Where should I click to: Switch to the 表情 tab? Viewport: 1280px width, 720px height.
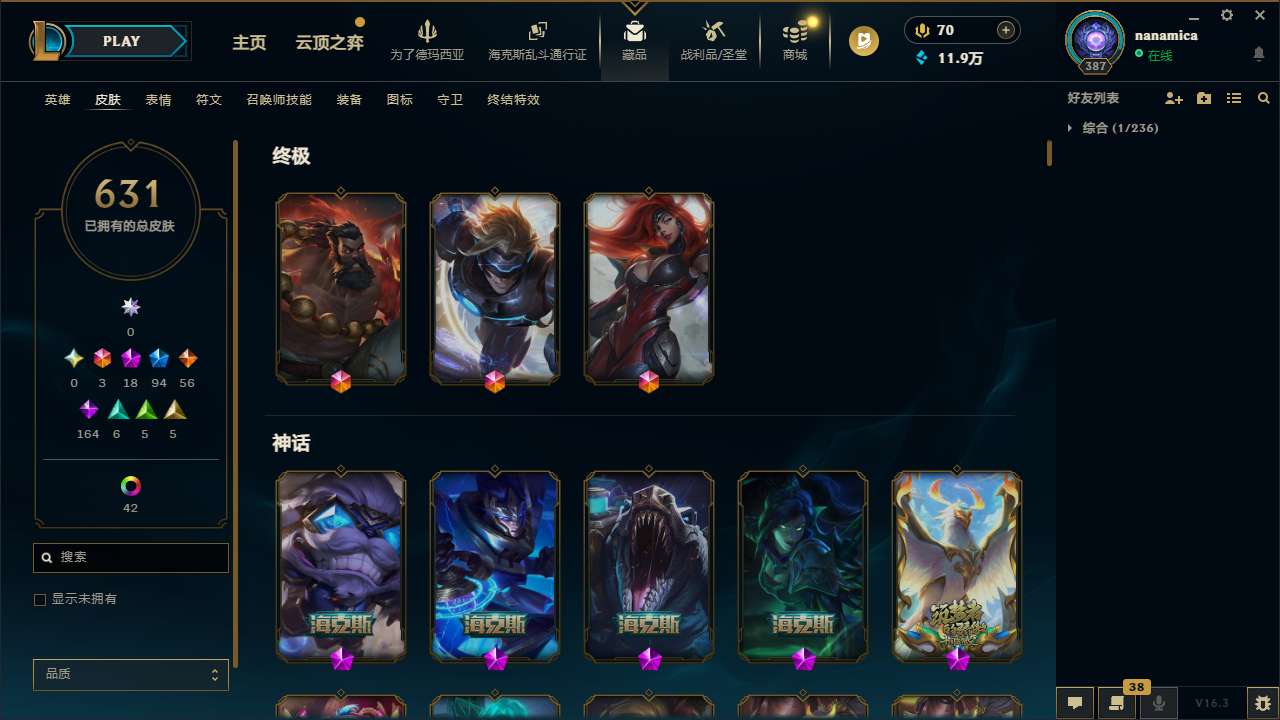157,100
